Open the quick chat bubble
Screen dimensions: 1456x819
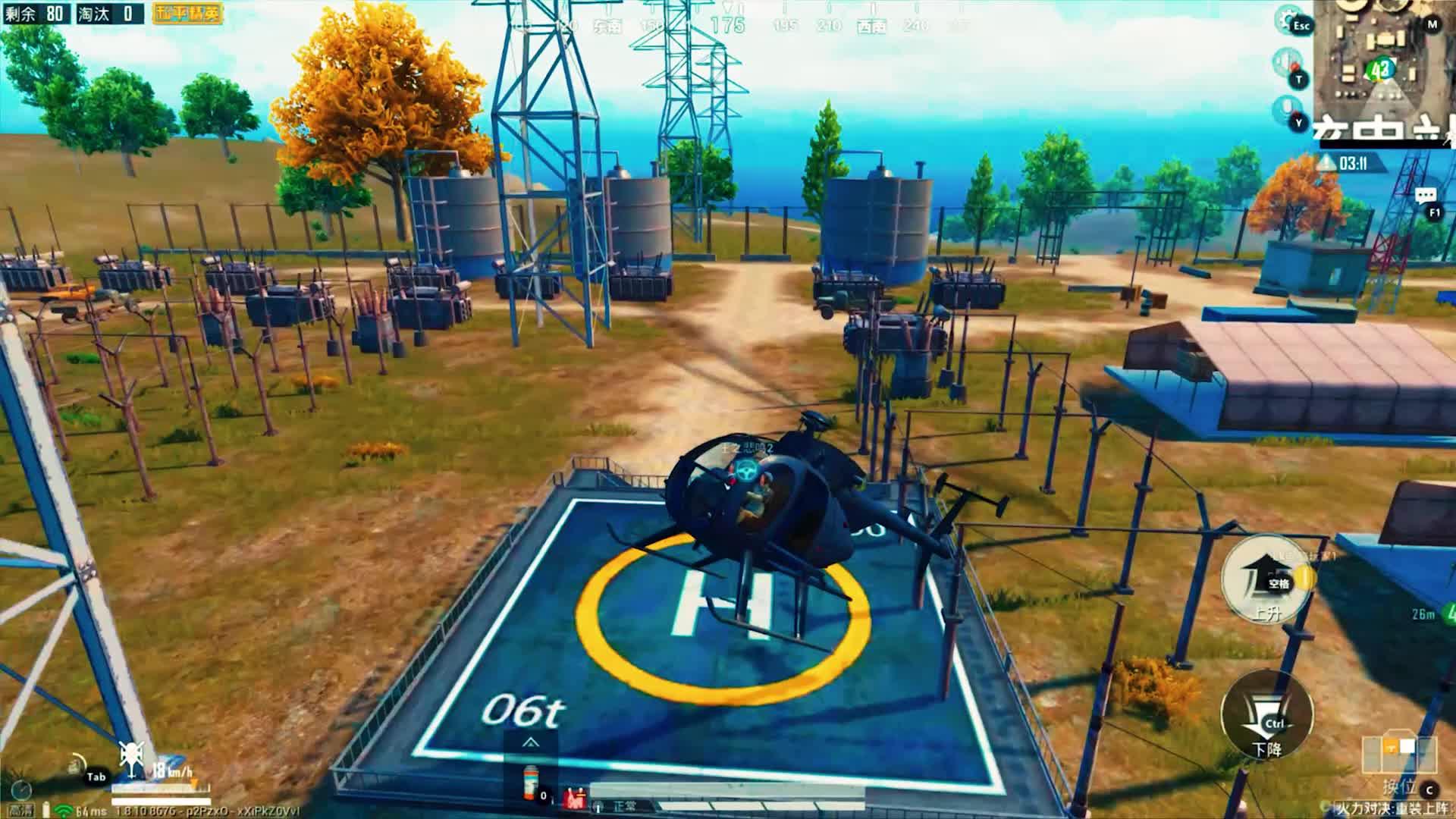tap(1425, 196)
